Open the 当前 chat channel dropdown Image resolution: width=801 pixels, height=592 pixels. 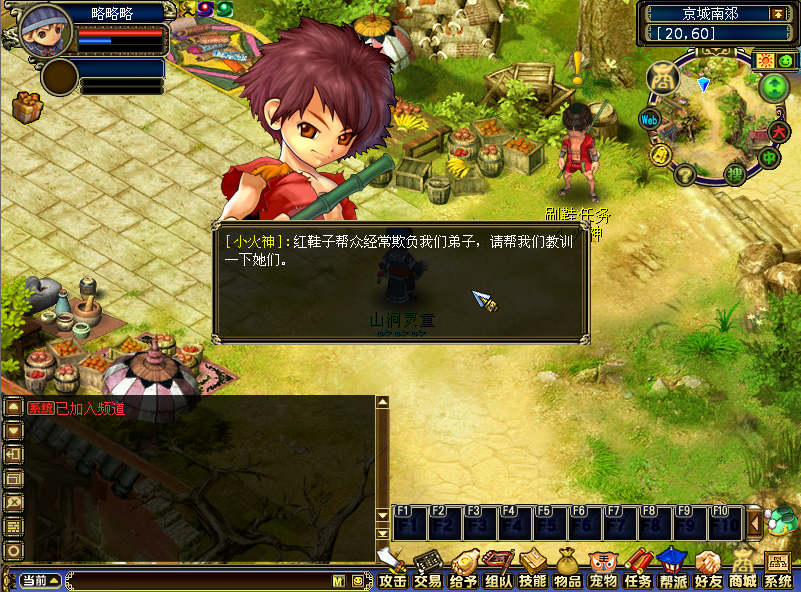(x=40, y=580)
